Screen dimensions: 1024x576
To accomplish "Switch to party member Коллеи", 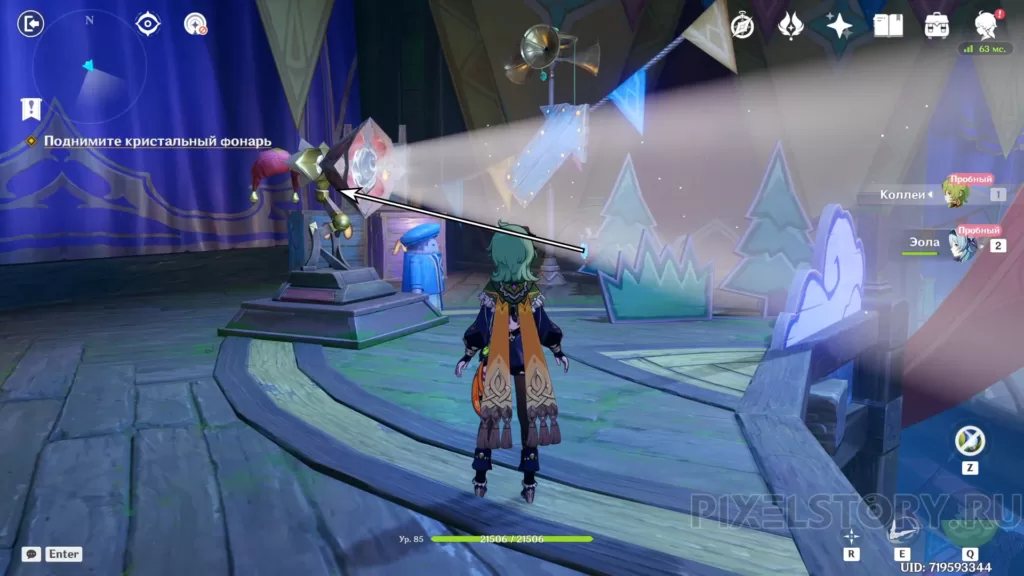I will tap(957, 193).
